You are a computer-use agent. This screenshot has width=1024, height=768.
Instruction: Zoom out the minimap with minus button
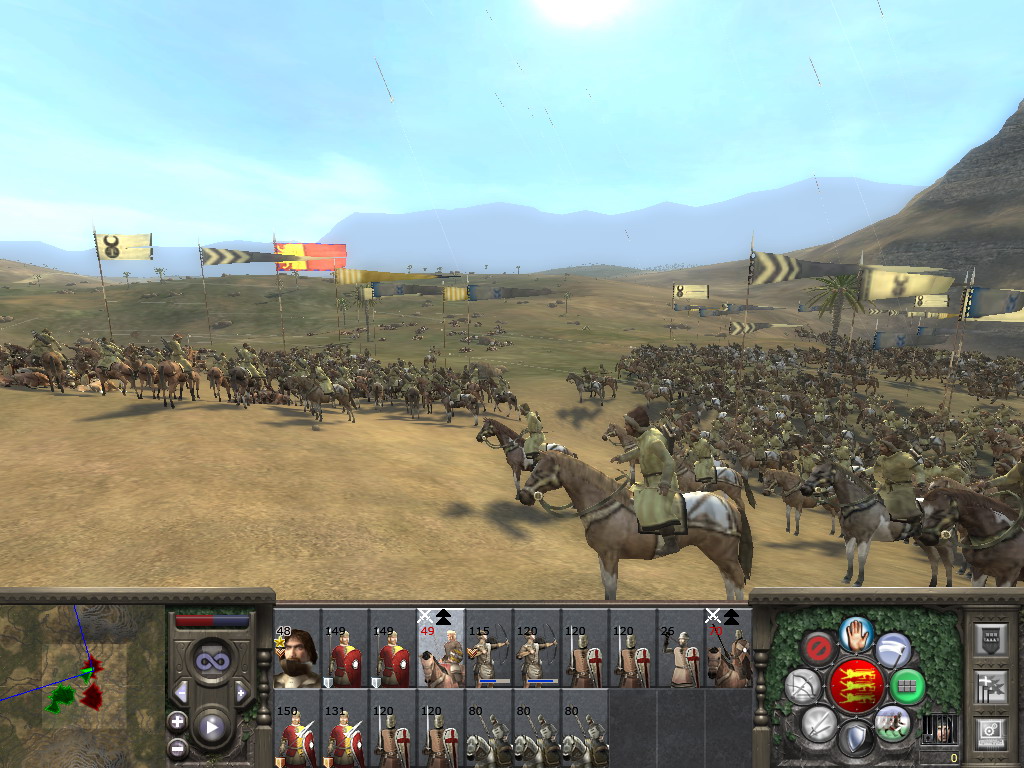pos(177,747)
